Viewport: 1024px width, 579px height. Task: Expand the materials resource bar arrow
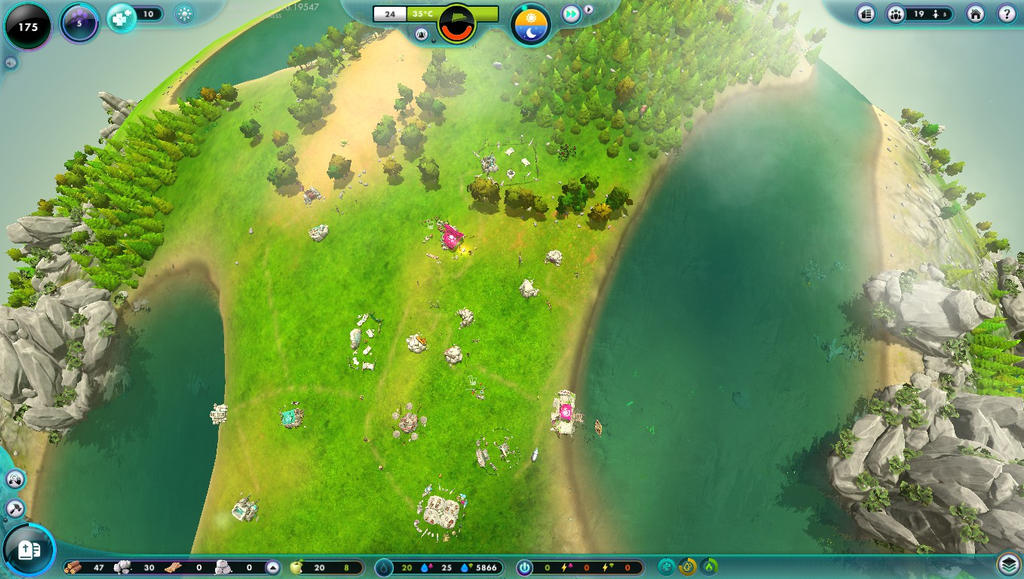point(273,567)
